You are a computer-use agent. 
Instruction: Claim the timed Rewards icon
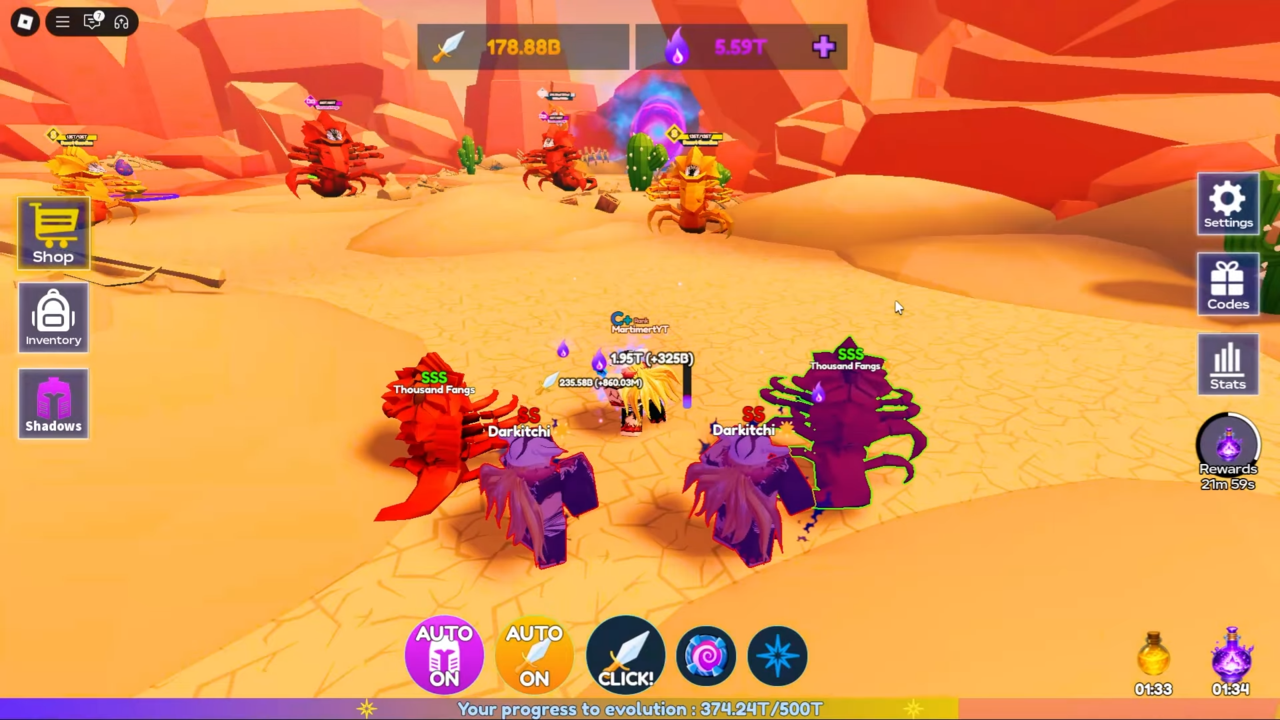pyautogui.click(x=1228, y=446)
